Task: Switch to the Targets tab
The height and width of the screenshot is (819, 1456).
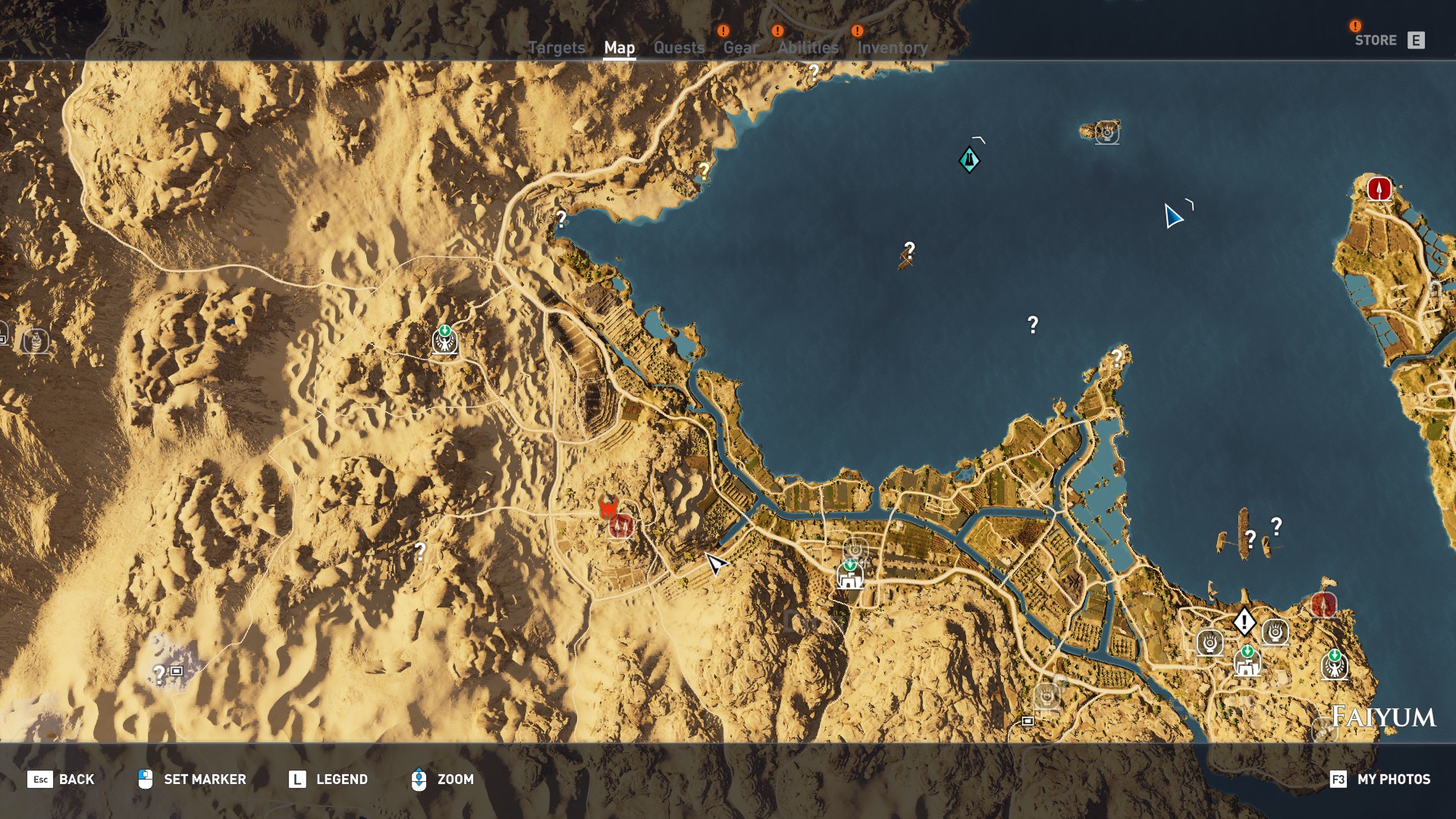Action: pos(556,48)
